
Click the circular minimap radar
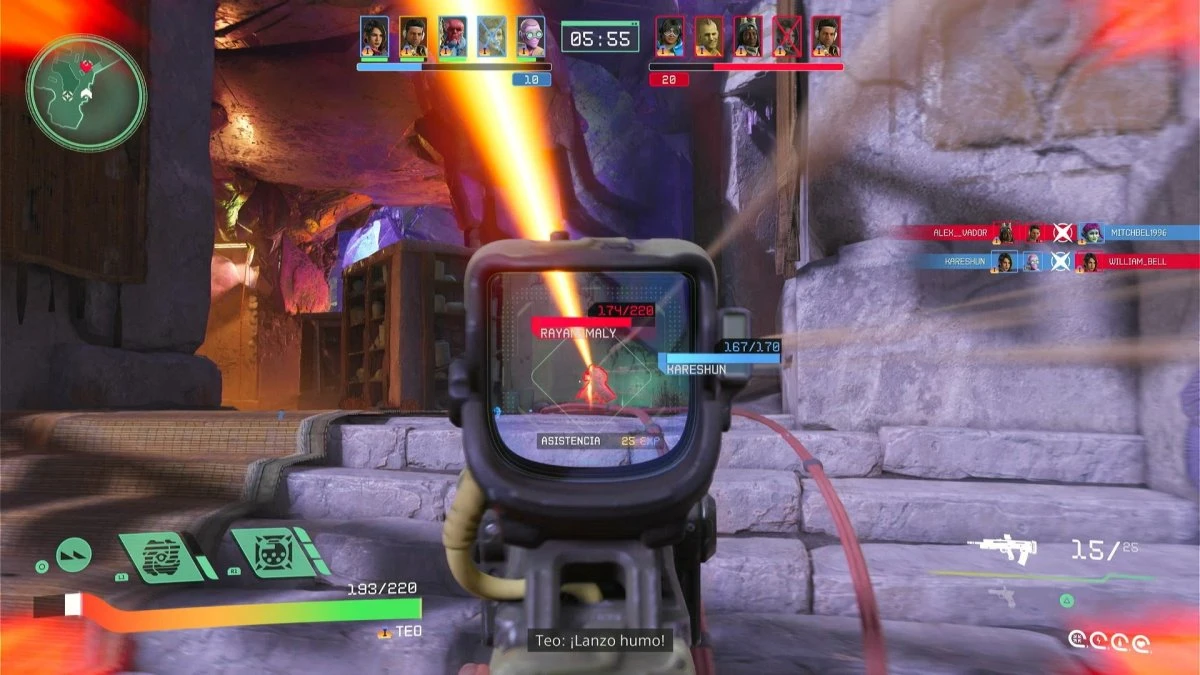tap(86, 93)
